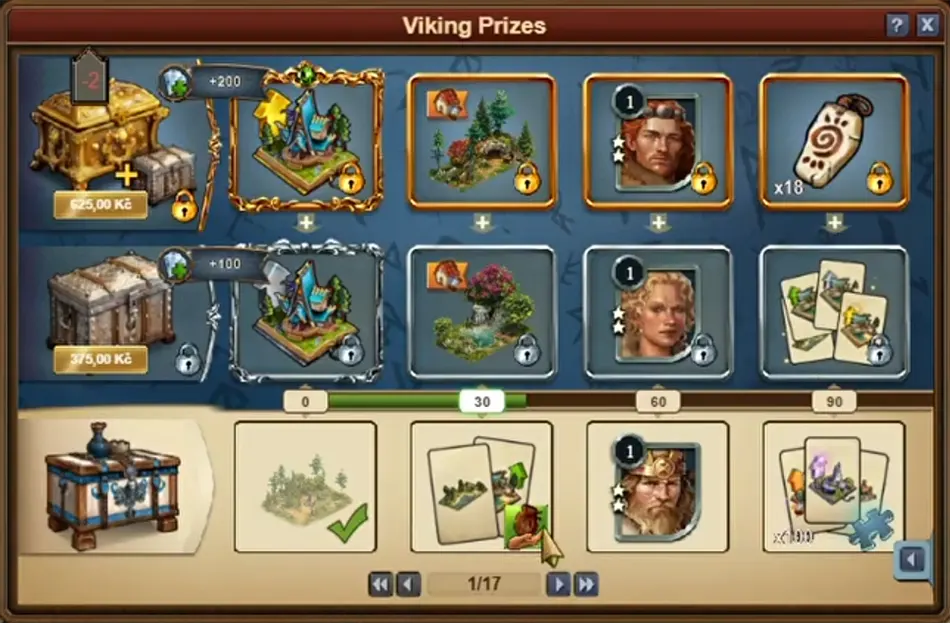Jump to the first prize page
Image resolution: width=950 pixels, height=623 pixels.
380,584
